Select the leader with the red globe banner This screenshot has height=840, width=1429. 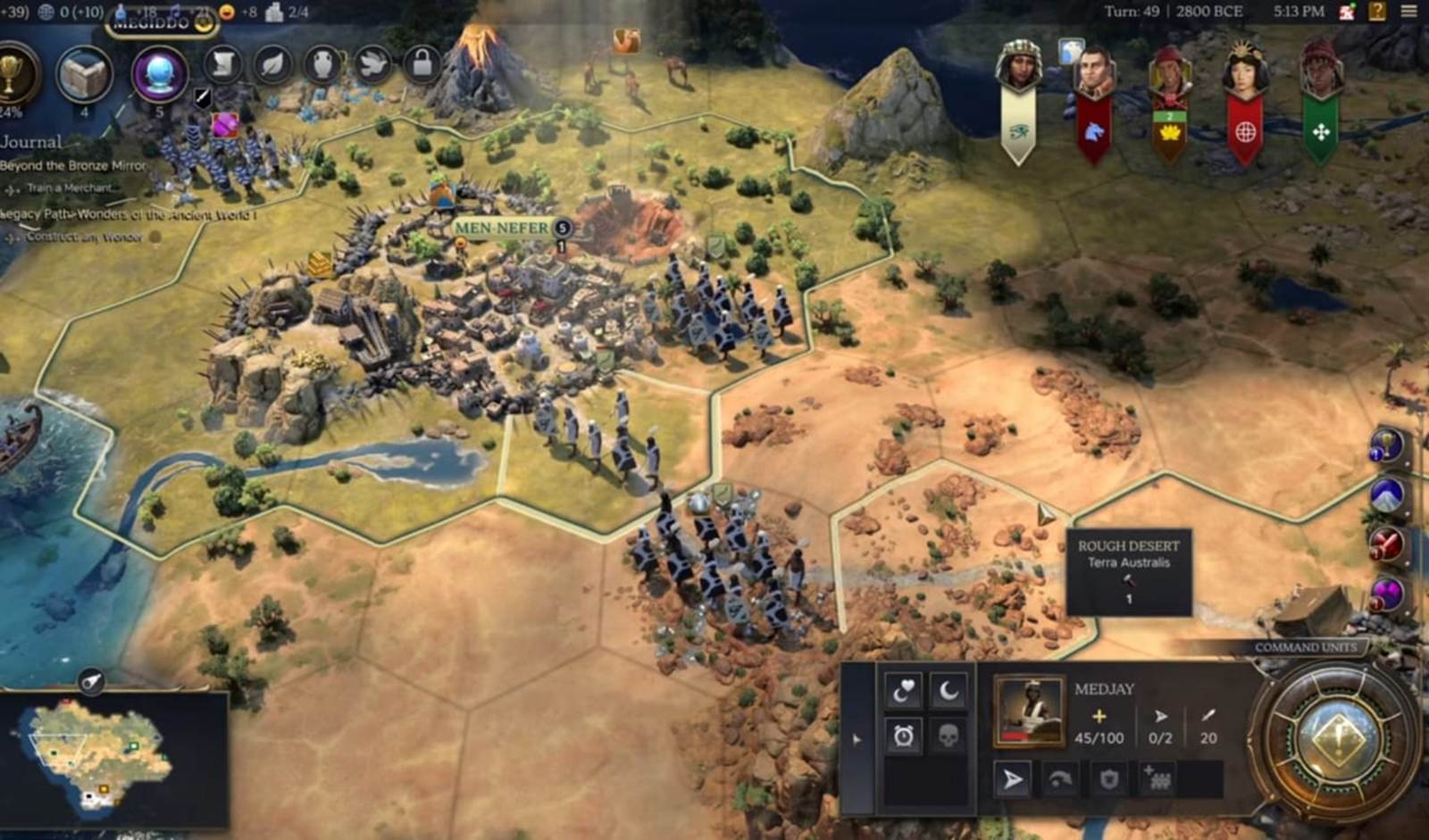[1245, 71]
